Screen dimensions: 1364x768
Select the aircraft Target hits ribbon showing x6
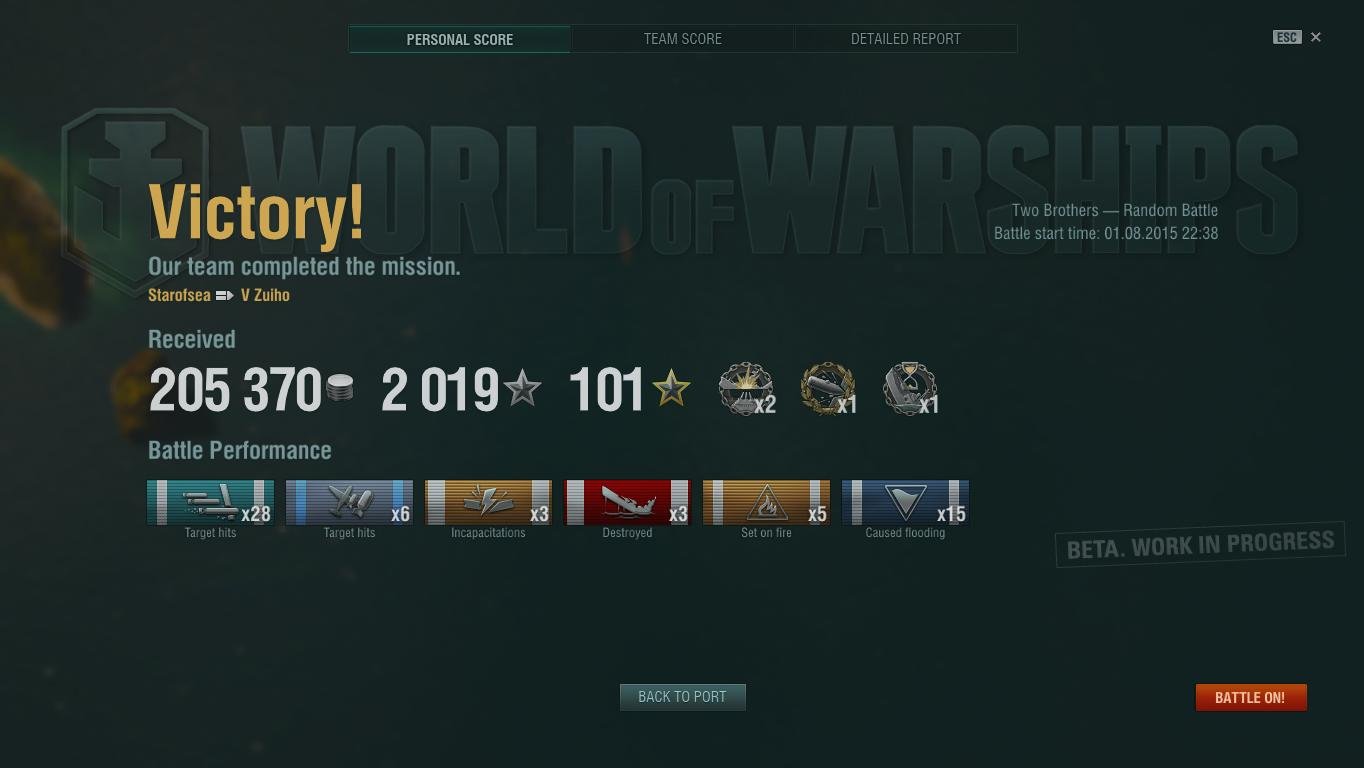(349, 502)
